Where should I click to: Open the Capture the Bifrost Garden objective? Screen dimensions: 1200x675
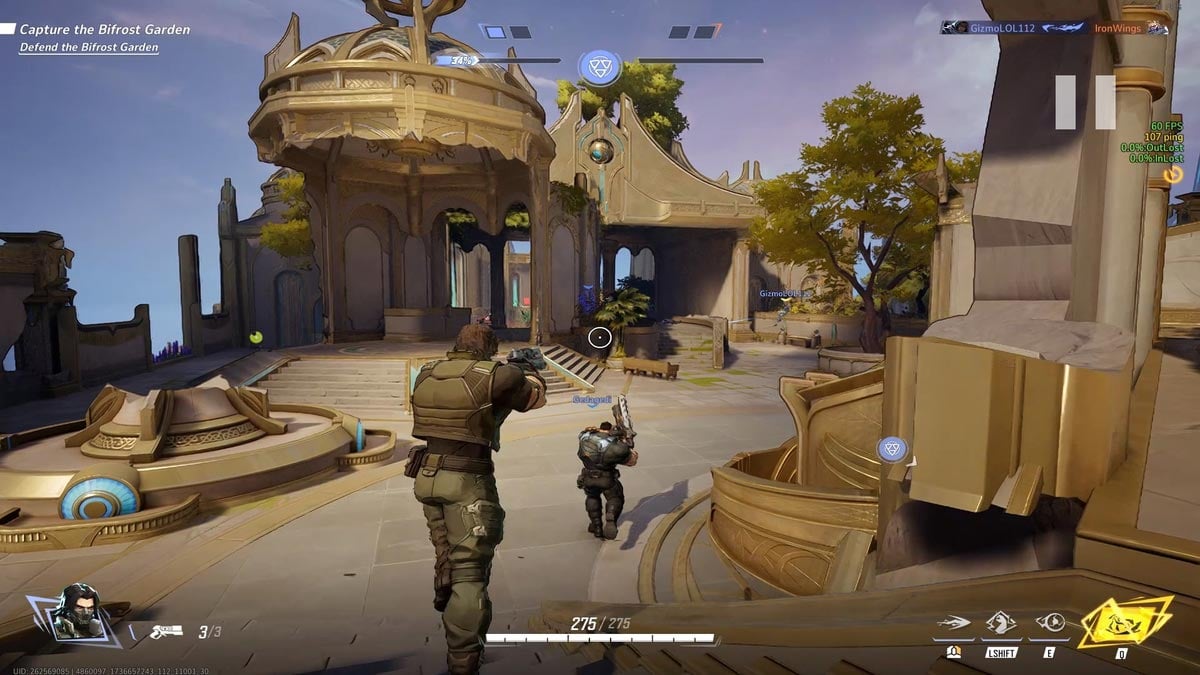(x=105, y=30)
